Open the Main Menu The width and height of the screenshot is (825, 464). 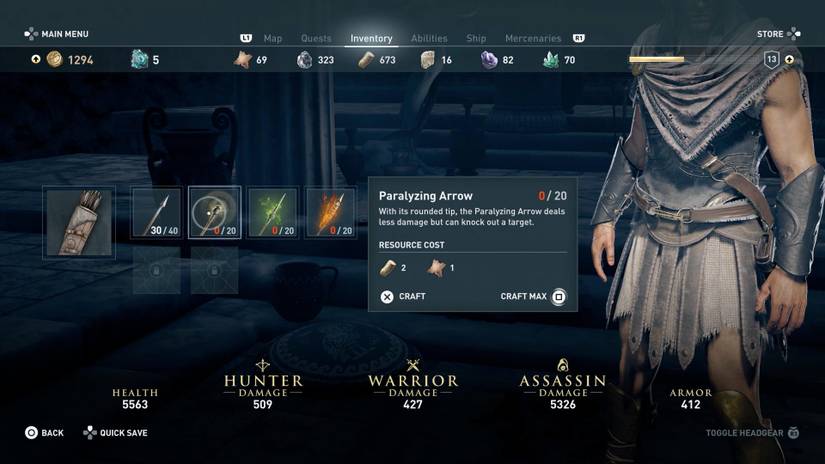point(57,34)
